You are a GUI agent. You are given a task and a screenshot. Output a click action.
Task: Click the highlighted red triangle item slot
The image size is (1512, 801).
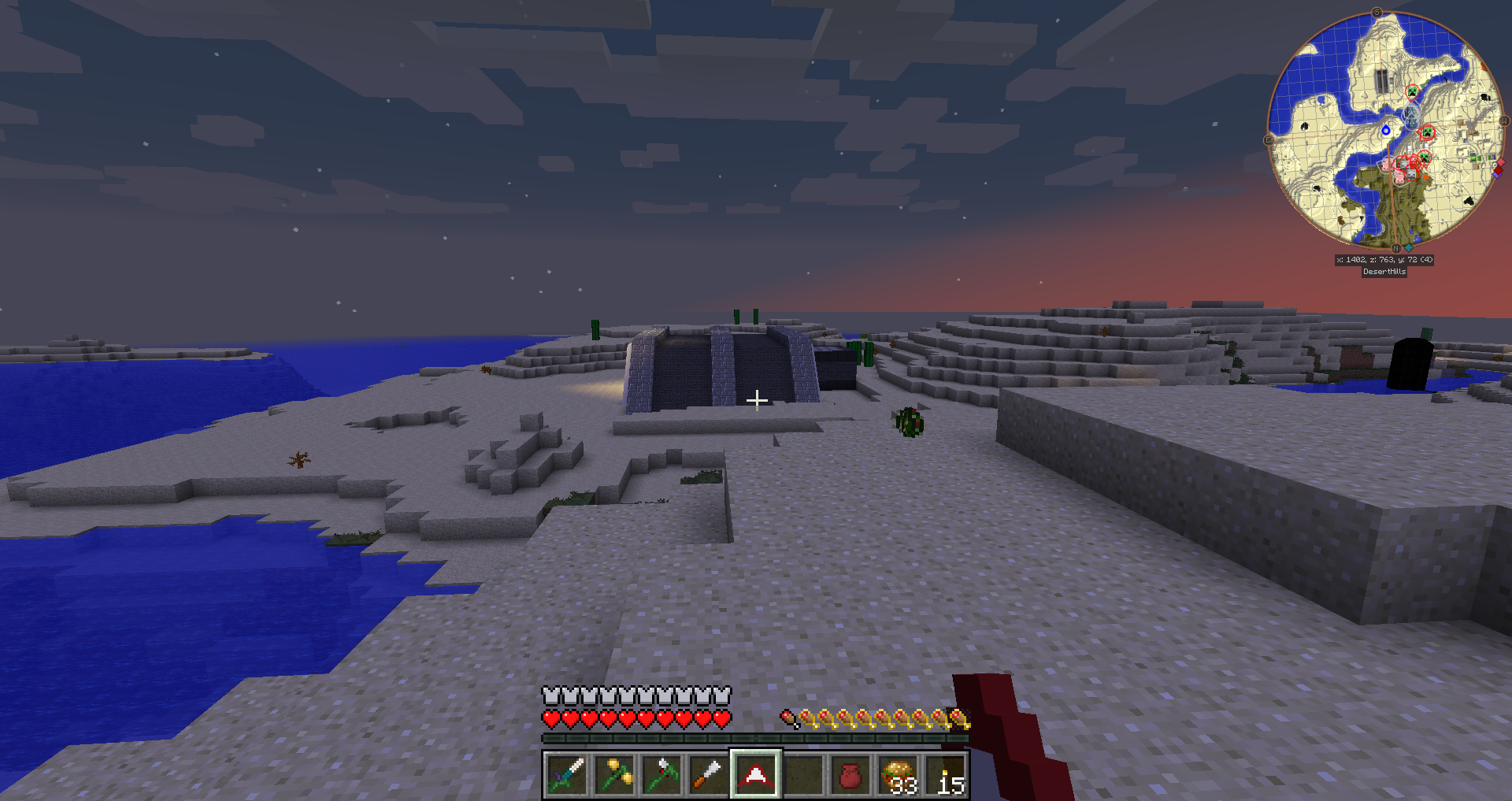click(755, 775)
